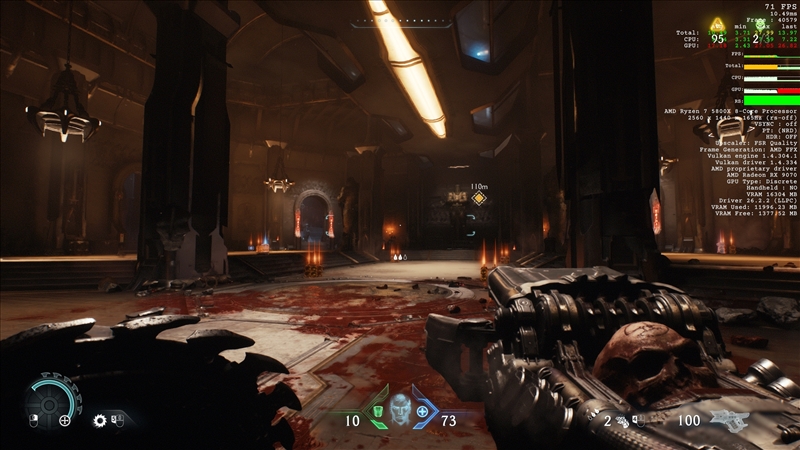
Task: Click the melee gauntlet charge icon
Action: (621, 420)
